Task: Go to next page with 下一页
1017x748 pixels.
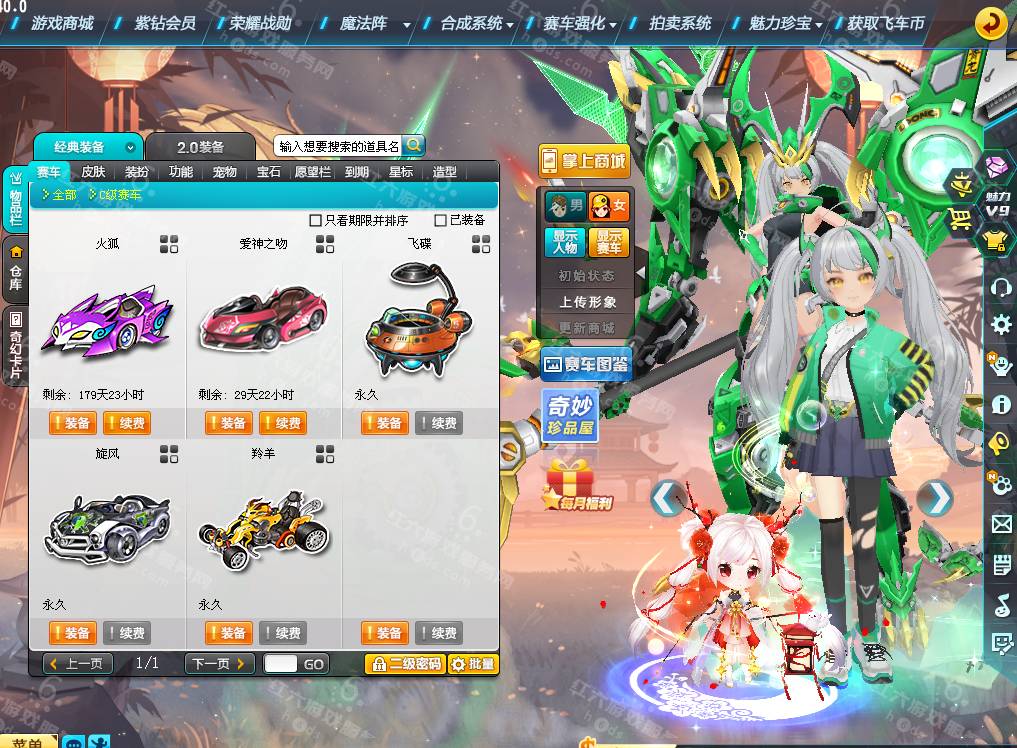Action: (218, 663)
